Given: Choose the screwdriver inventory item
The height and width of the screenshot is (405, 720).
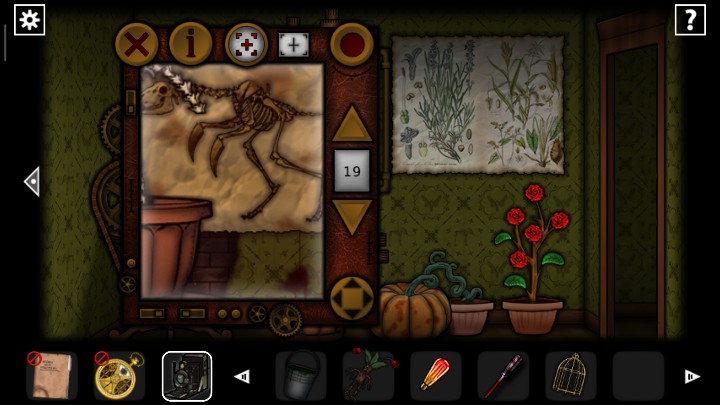Looking at the screenshot, I should (503, 376).
